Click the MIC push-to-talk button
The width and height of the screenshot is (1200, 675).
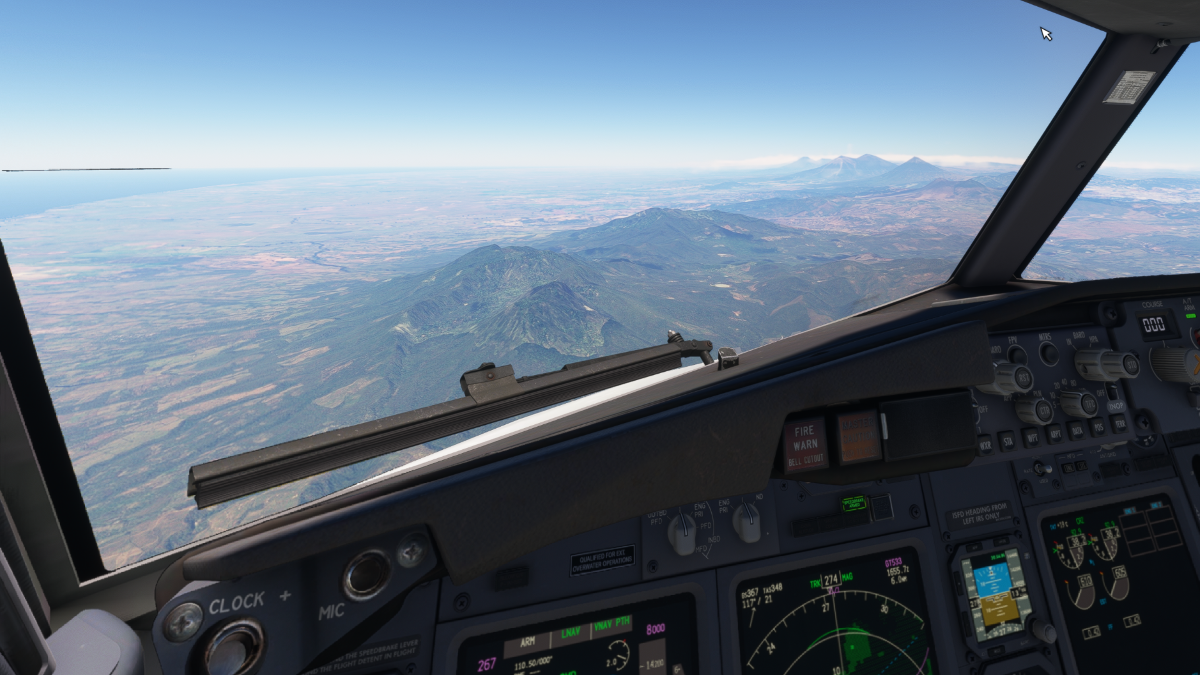click(367, 574)
